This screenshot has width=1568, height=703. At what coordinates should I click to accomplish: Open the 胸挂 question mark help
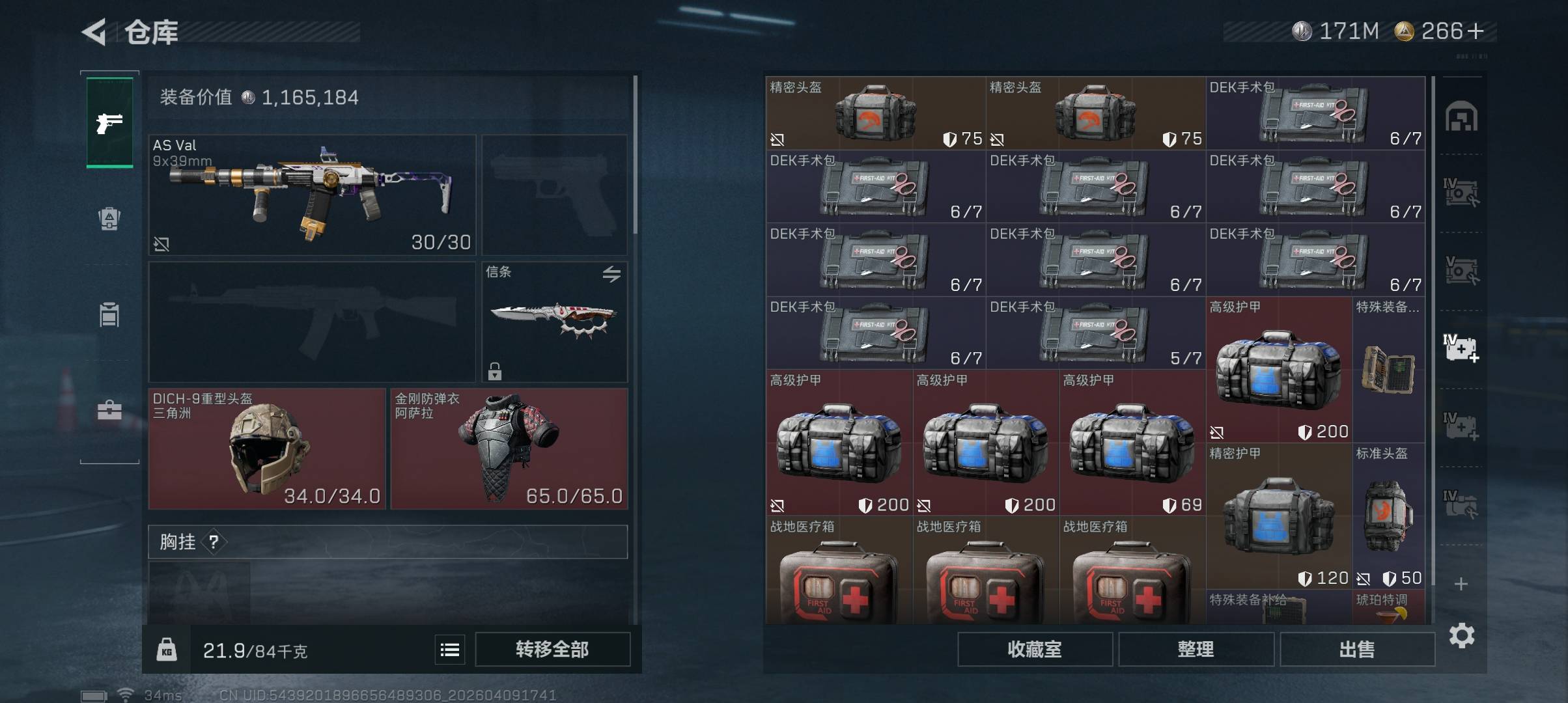coord(214,542)
